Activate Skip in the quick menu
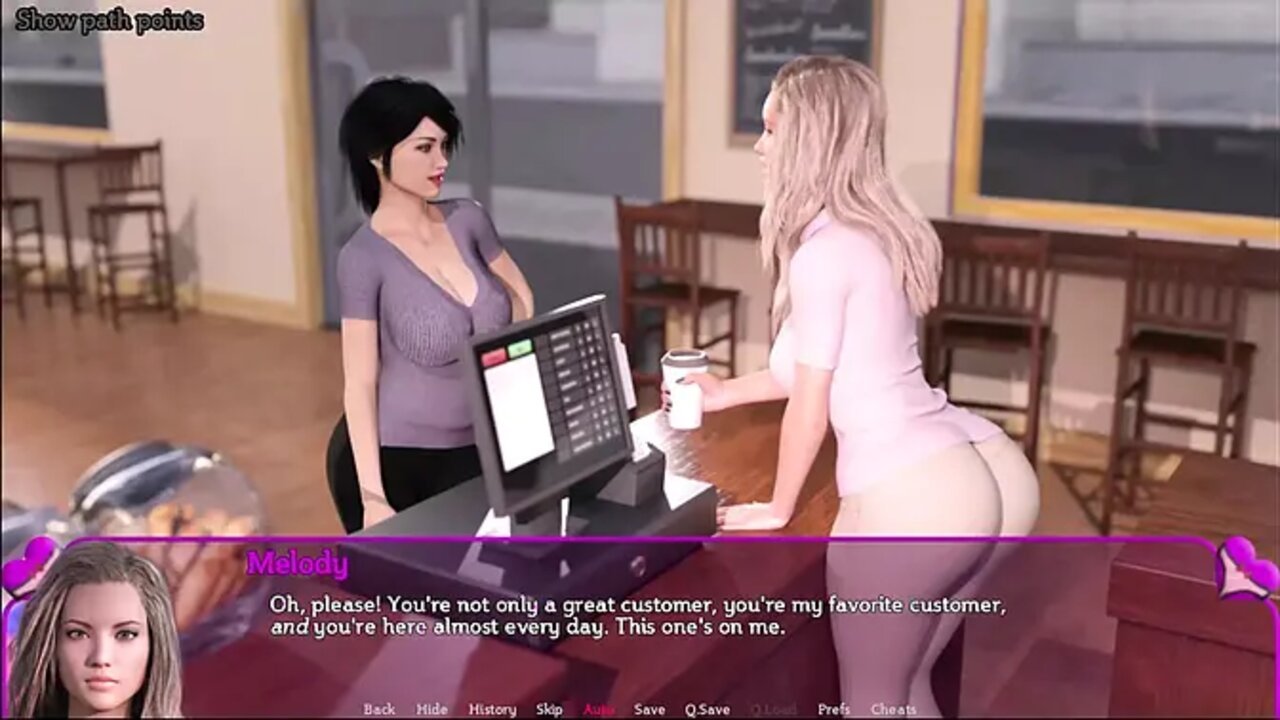 [549, 709]
